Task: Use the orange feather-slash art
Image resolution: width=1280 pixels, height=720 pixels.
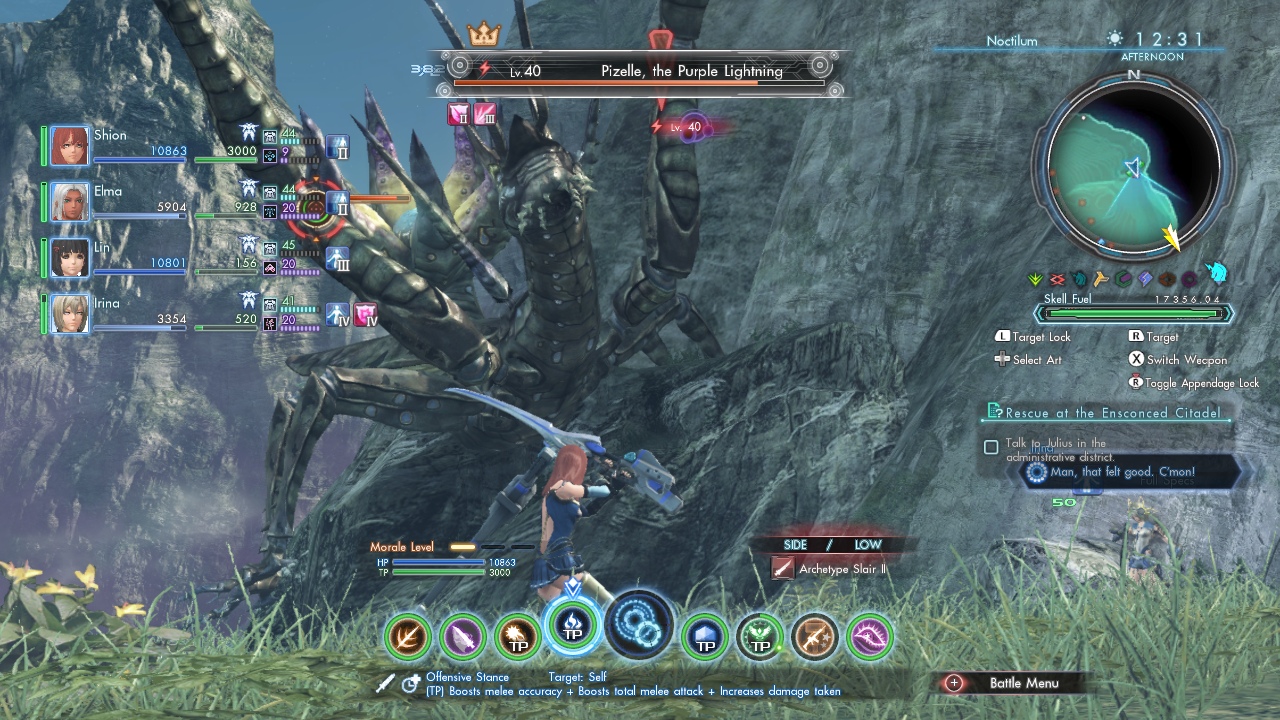Action: (408, 636)
